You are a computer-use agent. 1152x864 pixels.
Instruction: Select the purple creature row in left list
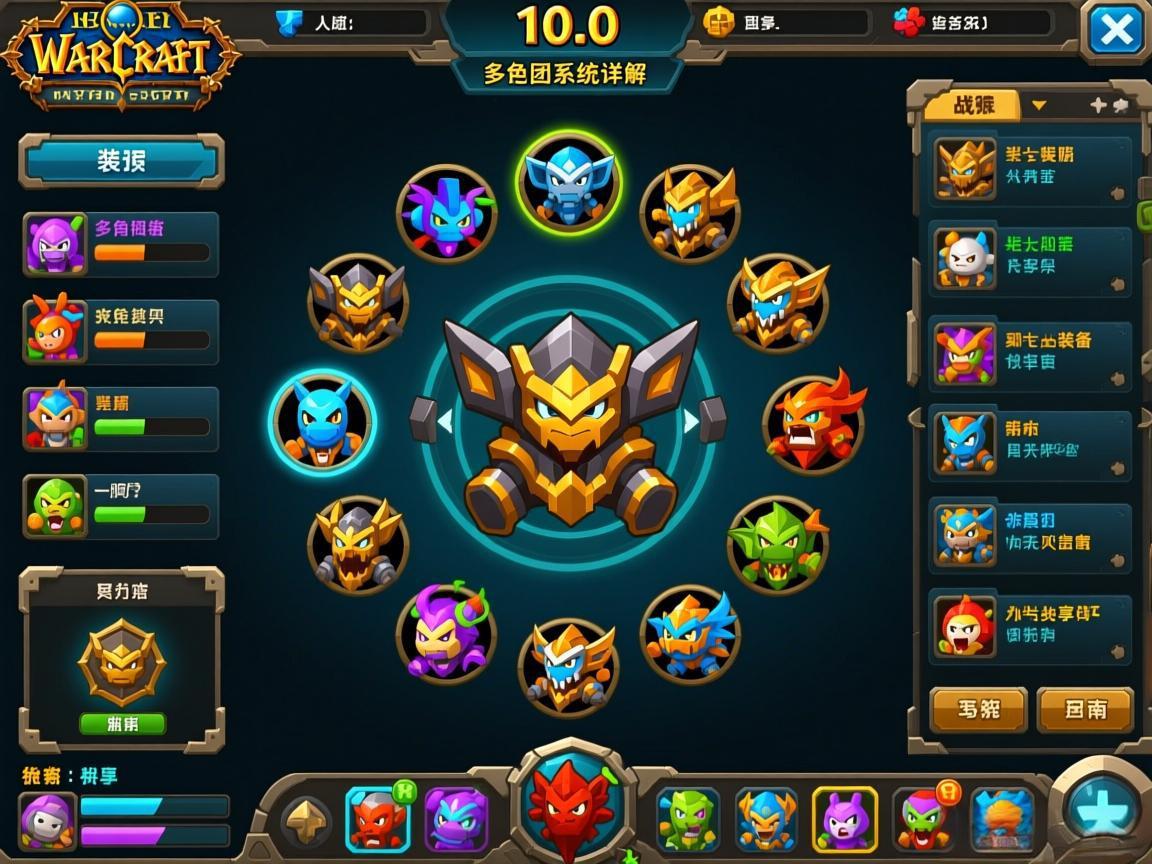pyautogui.click(x=121, y=244)
